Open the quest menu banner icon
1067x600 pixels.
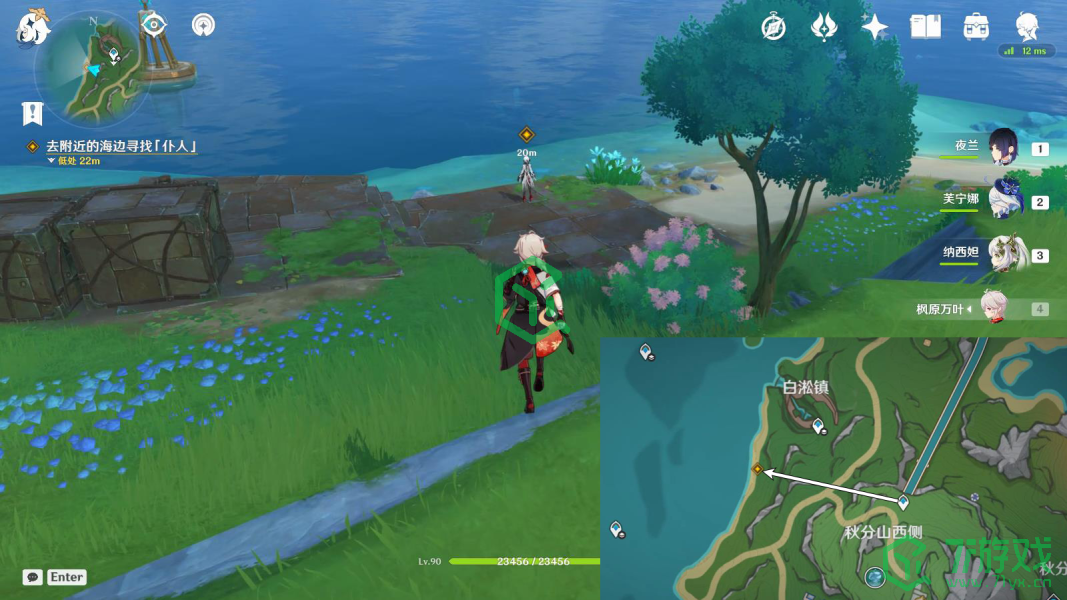(x=33, y=112)
